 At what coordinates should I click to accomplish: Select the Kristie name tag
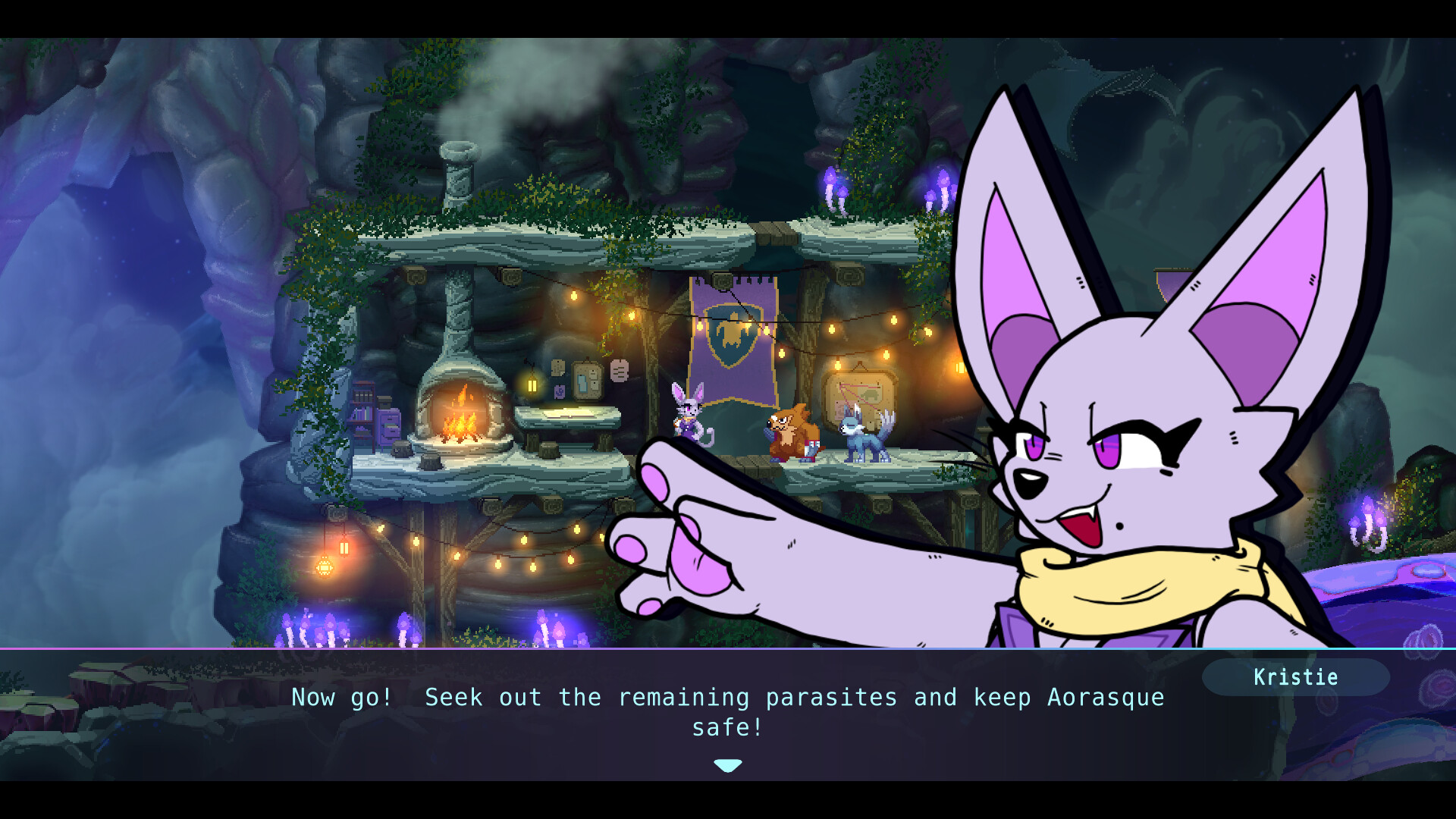(1295, 678)
